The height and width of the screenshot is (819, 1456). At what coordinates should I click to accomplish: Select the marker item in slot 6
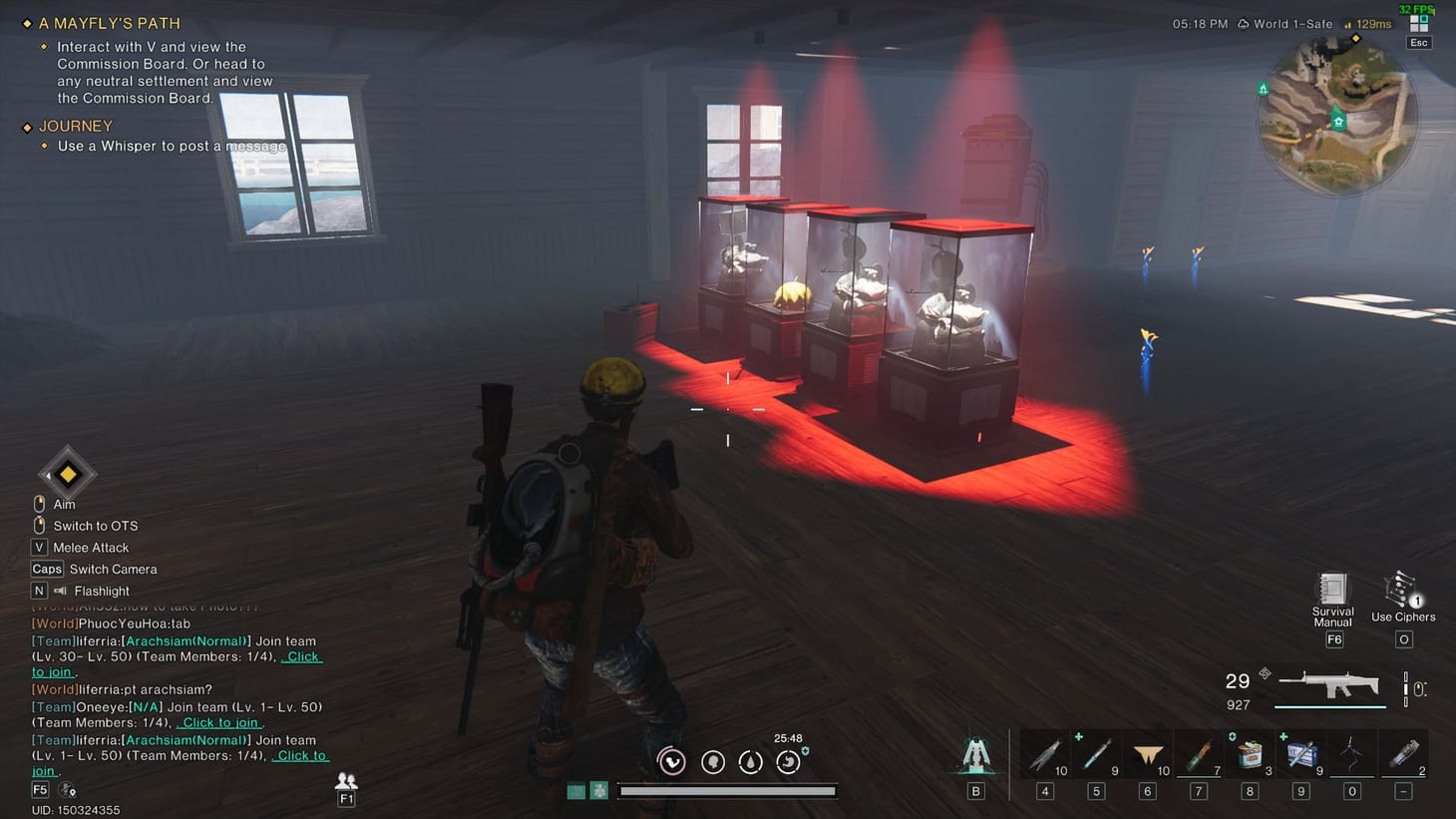(1147, 753)
